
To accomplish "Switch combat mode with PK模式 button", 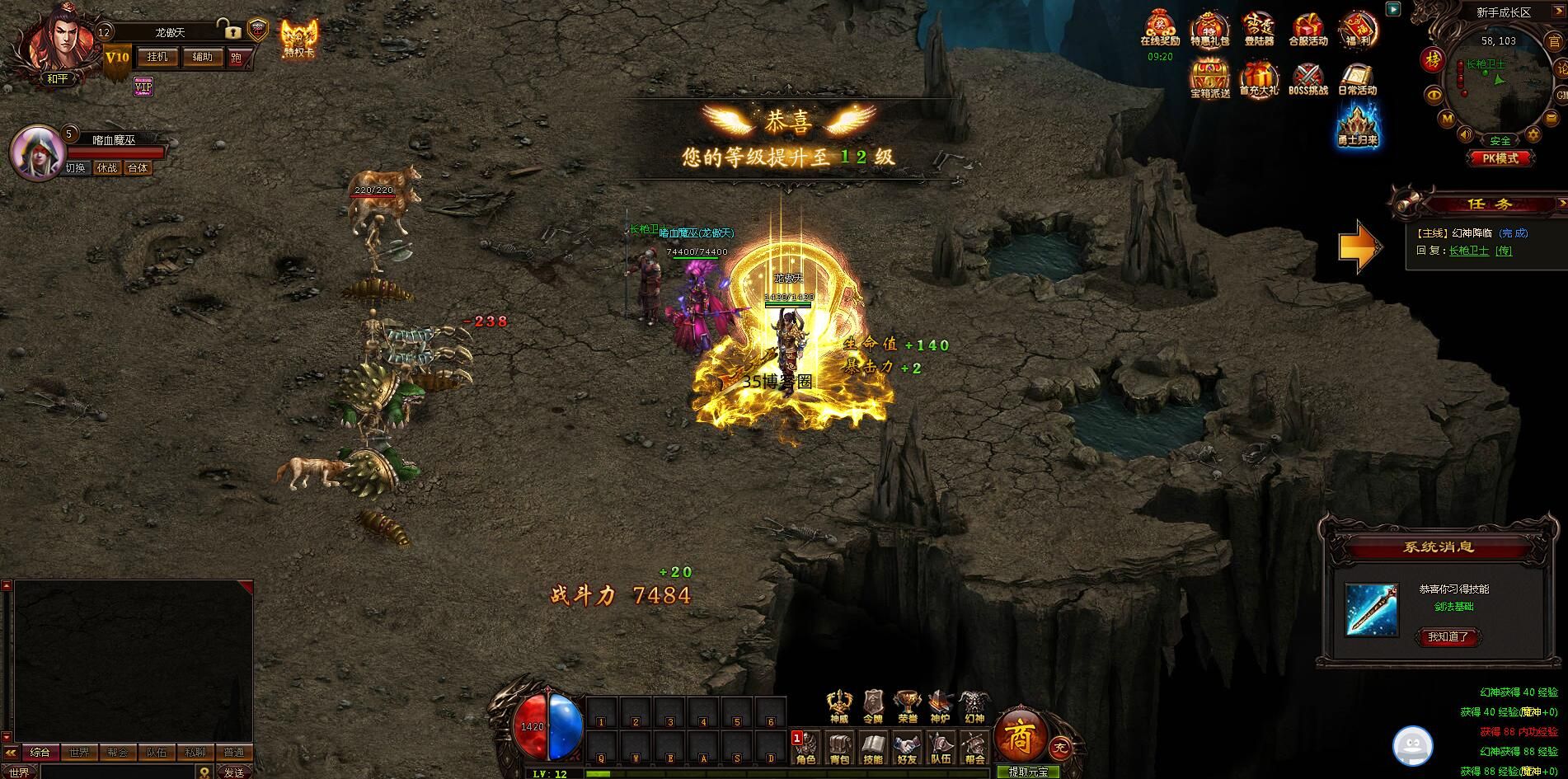I will pos(1500,157).
